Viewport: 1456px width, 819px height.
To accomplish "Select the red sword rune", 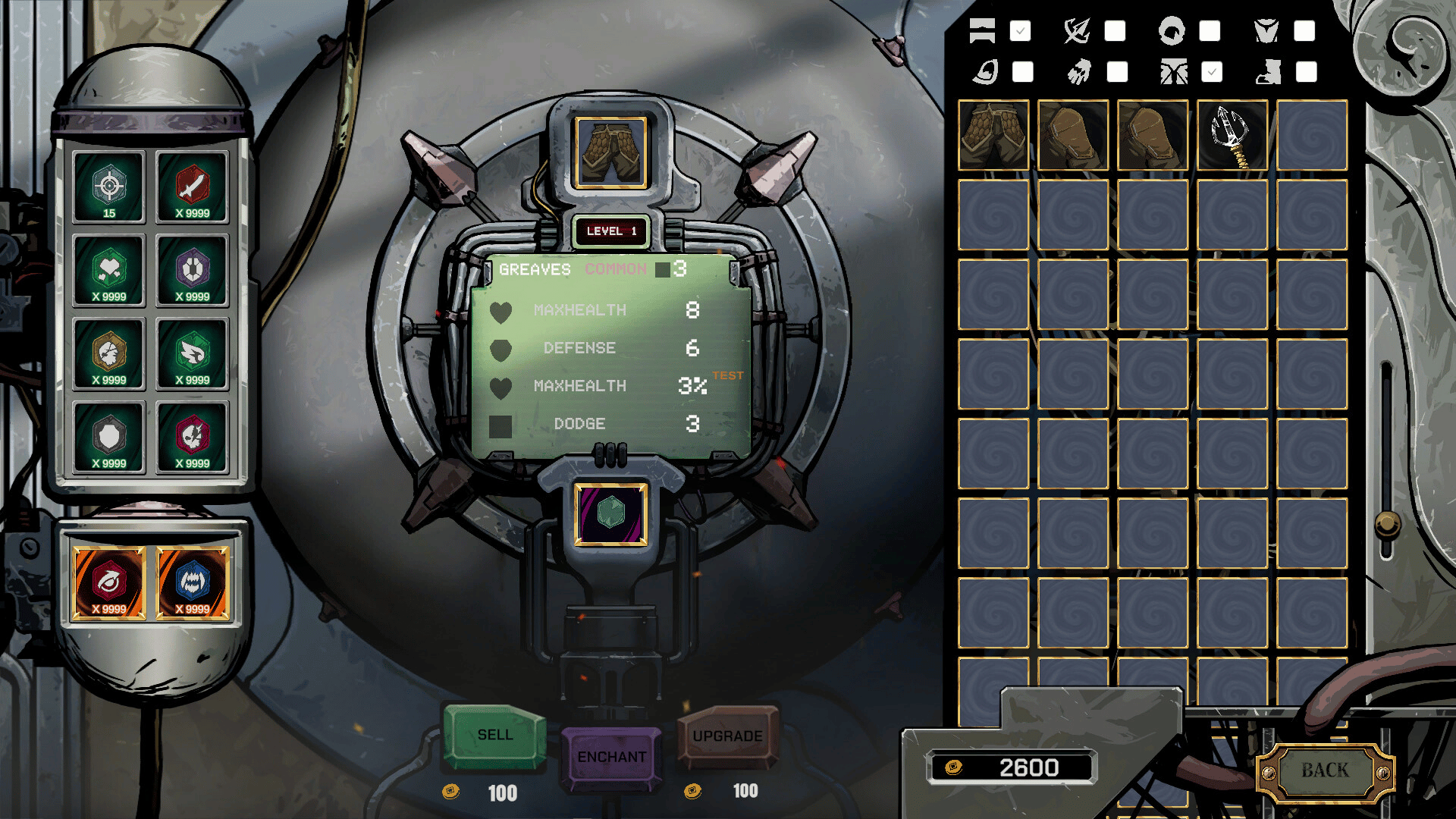I will pyautogui.click(x=193, y=187).
